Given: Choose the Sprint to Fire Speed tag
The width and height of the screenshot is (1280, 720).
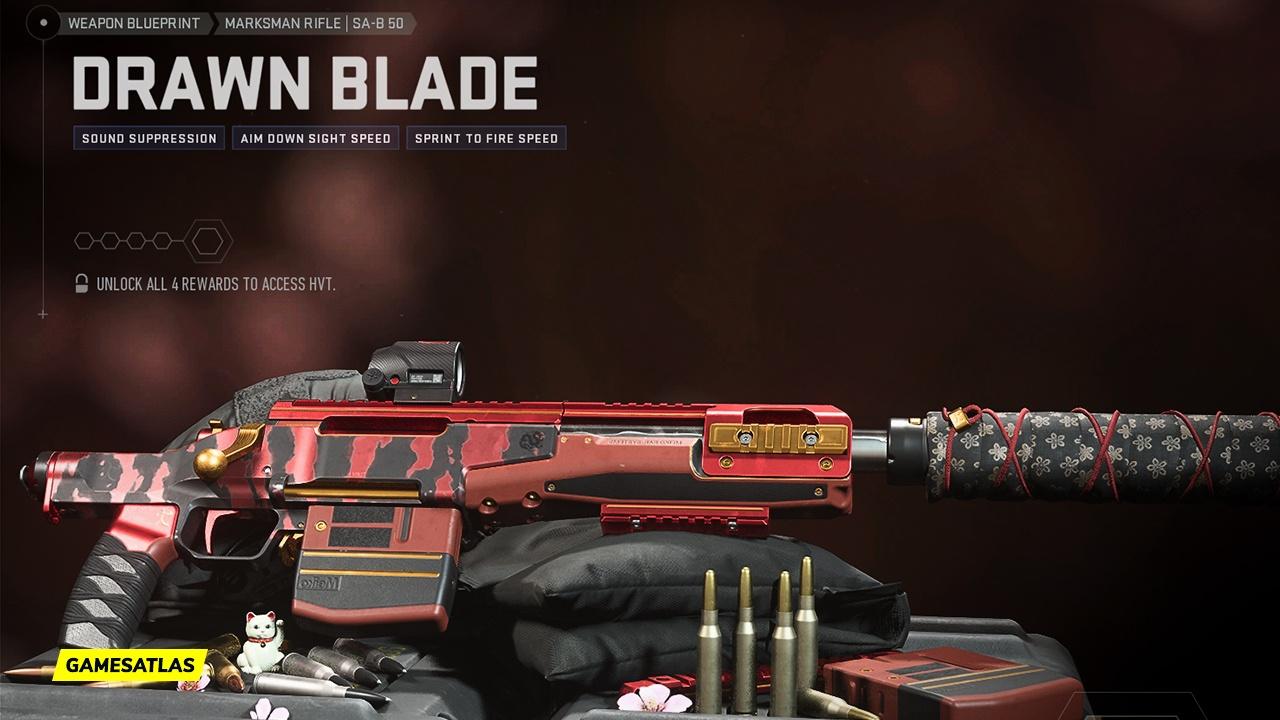Looking at the screenshot, I should tap(486, 138).
